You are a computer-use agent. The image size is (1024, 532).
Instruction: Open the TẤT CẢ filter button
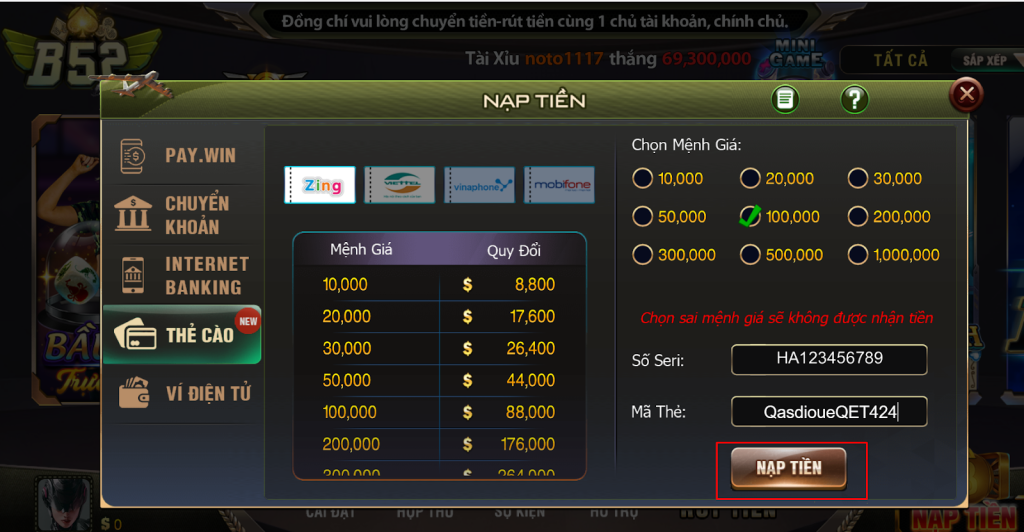(x=900, y=61)
